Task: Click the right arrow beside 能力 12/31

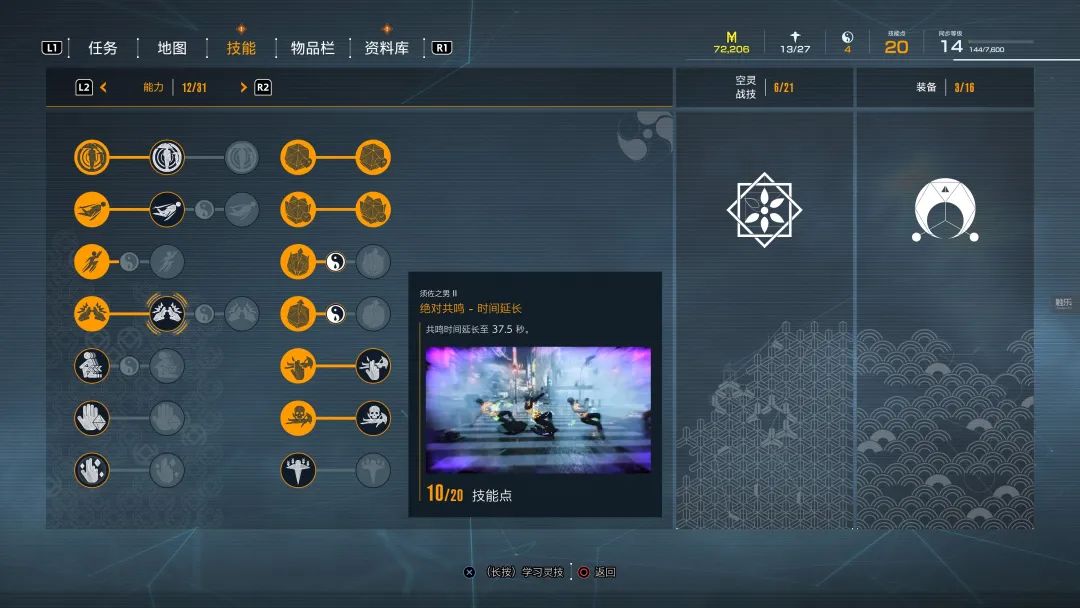Action: (x=243, y=88)
